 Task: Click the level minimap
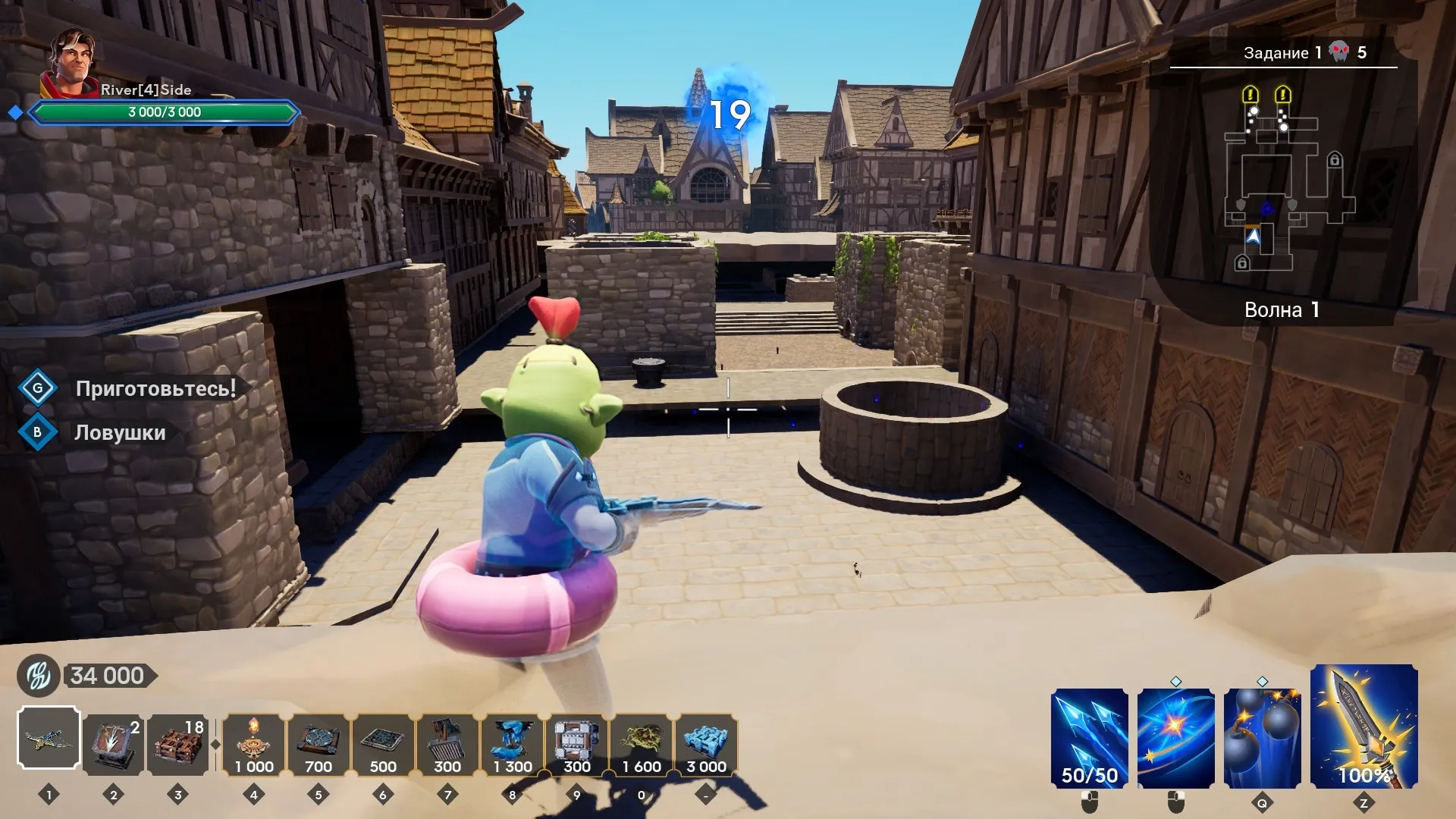[x=1285, y=182]
